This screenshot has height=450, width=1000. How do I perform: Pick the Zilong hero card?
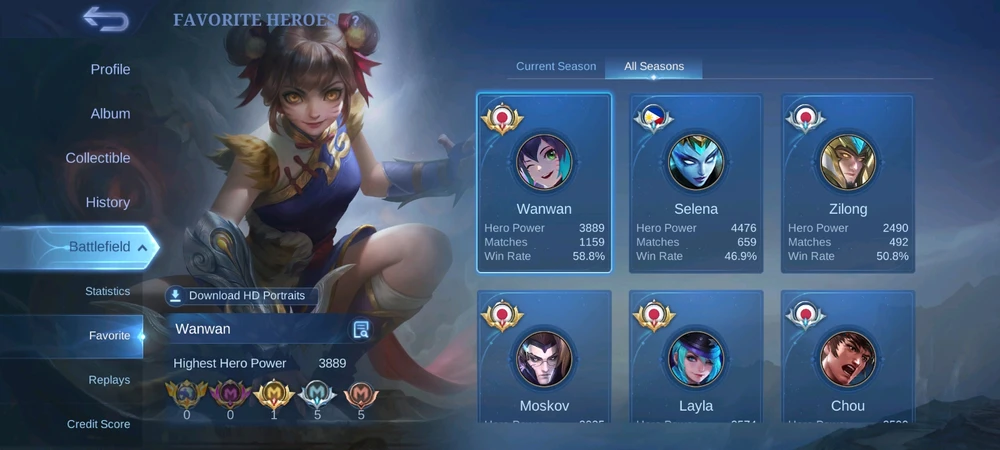(x=848, y=183)
